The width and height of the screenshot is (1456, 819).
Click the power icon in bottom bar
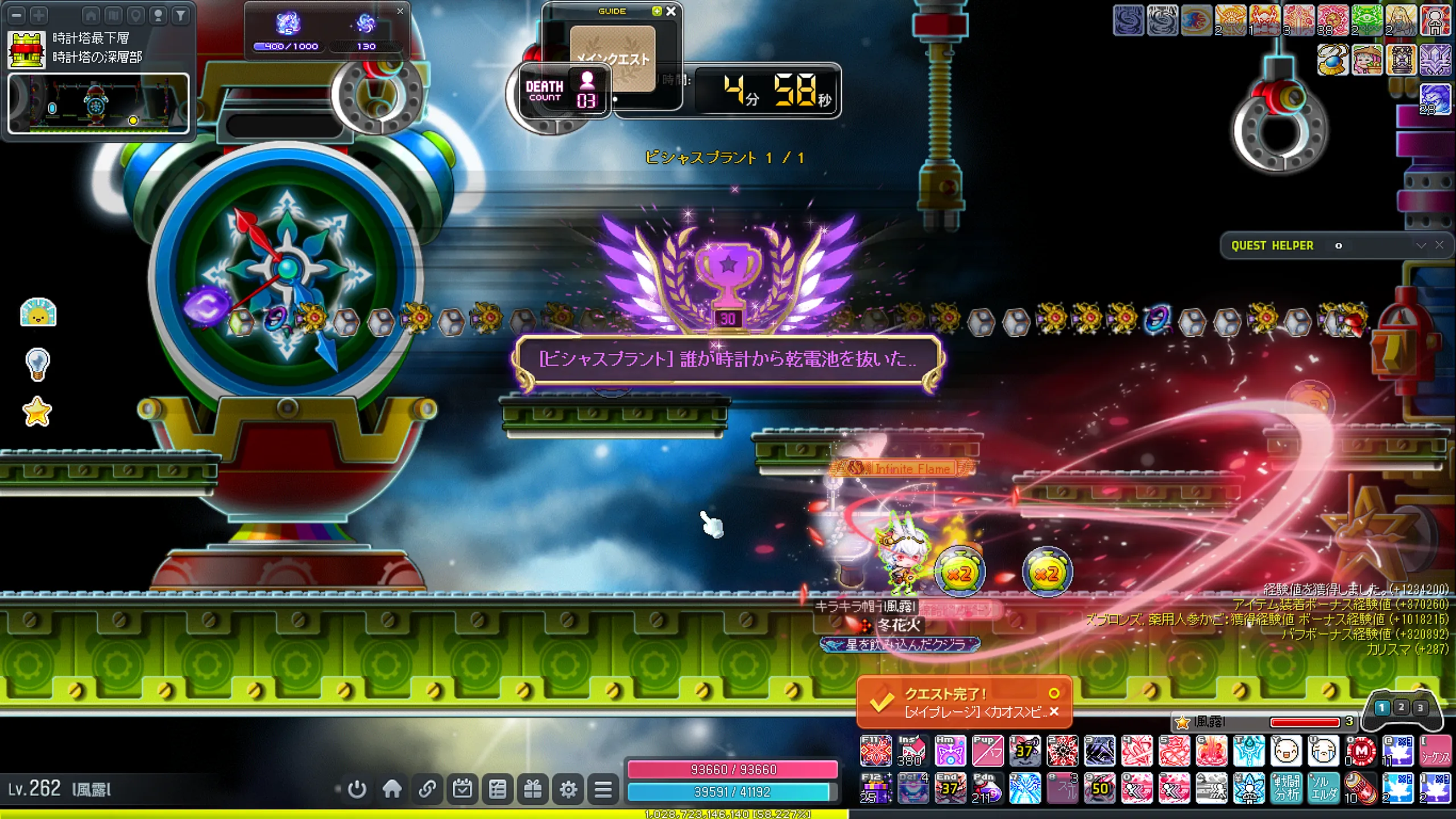(357, 789)
